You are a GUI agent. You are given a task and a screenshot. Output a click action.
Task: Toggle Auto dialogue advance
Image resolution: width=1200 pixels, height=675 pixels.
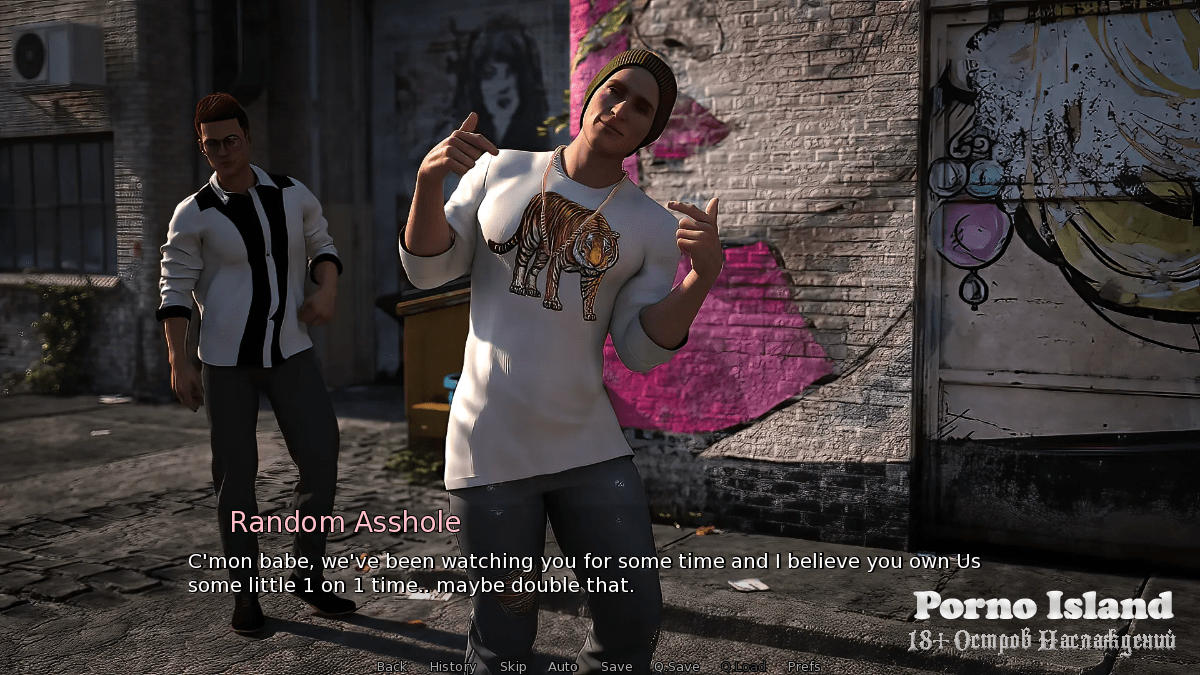click(562, 666)
